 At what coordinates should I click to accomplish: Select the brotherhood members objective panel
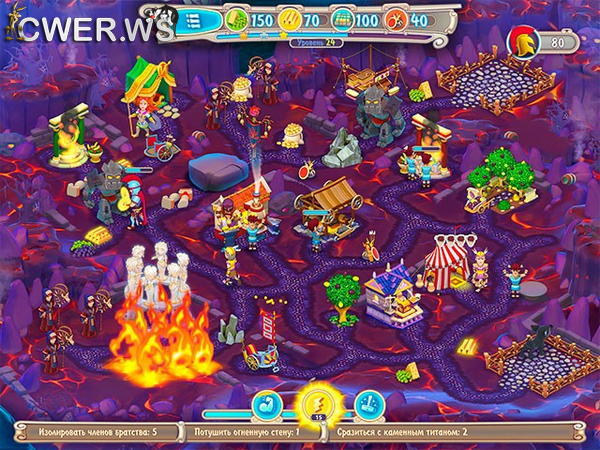pos(93,433)
